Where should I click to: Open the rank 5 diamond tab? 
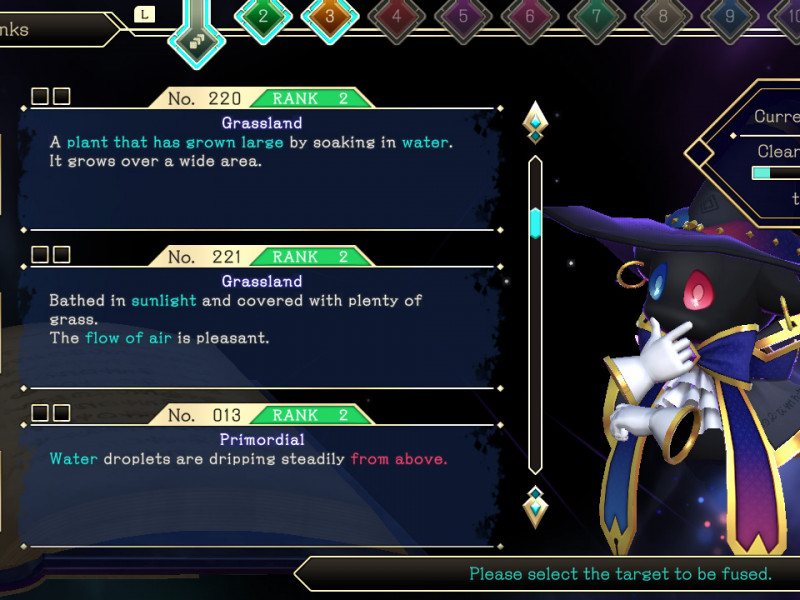click(463, 16)
